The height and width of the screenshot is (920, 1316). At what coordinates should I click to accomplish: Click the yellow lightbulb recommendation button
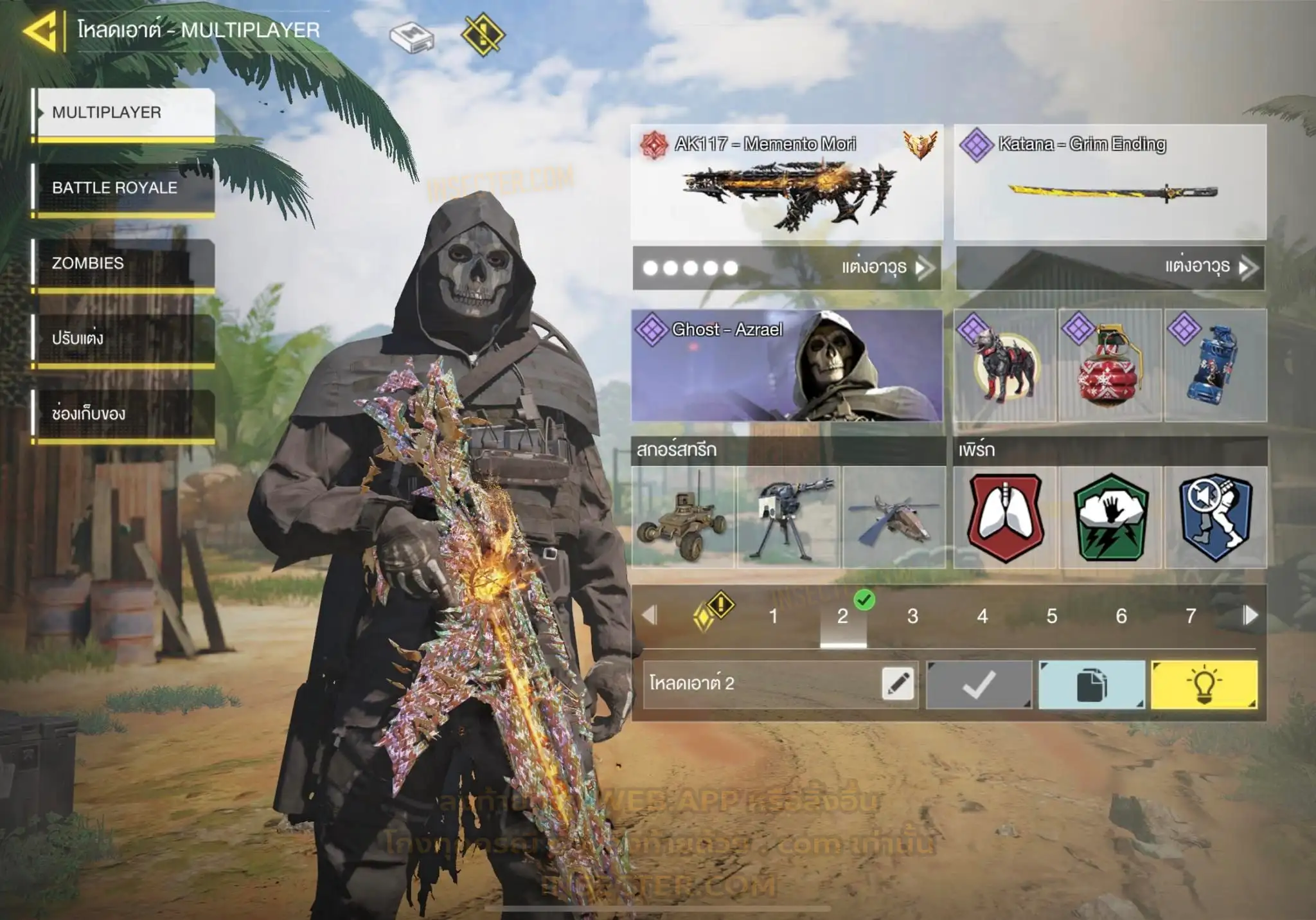tap(1204, 685)
